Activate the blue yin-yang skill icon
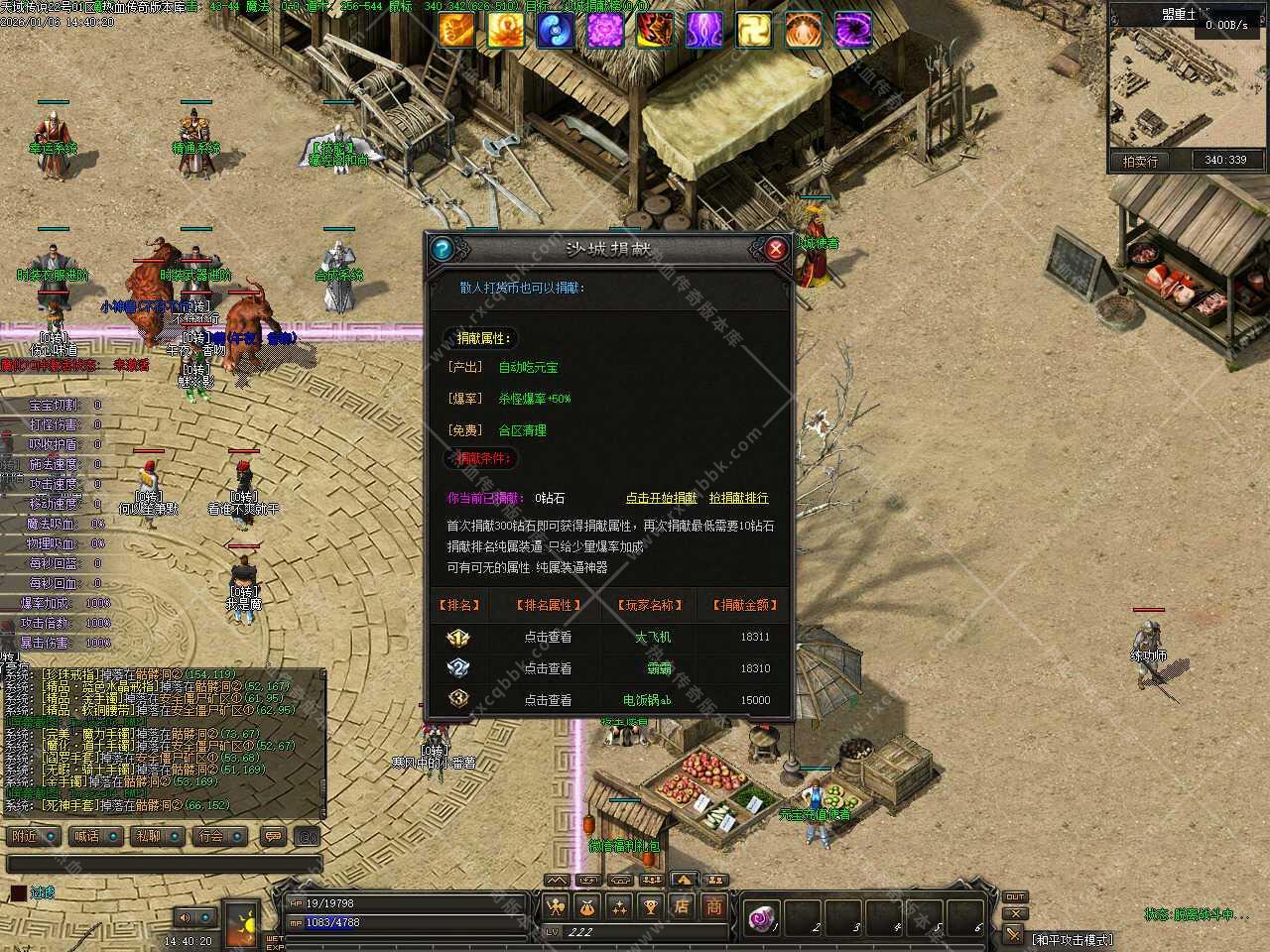Viewport: 1270px width, 952px height. tap(555, 31)
